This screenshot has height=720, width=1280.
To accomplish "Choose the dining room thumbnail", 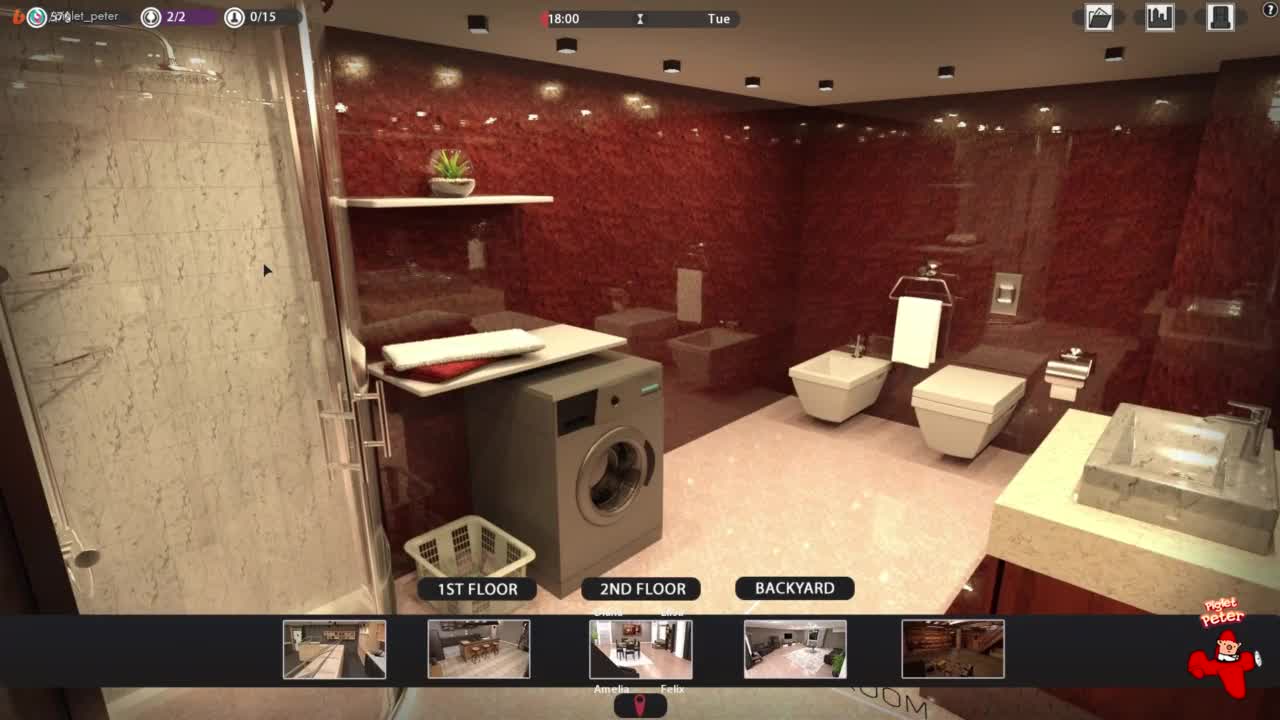I will pos(640,649).
